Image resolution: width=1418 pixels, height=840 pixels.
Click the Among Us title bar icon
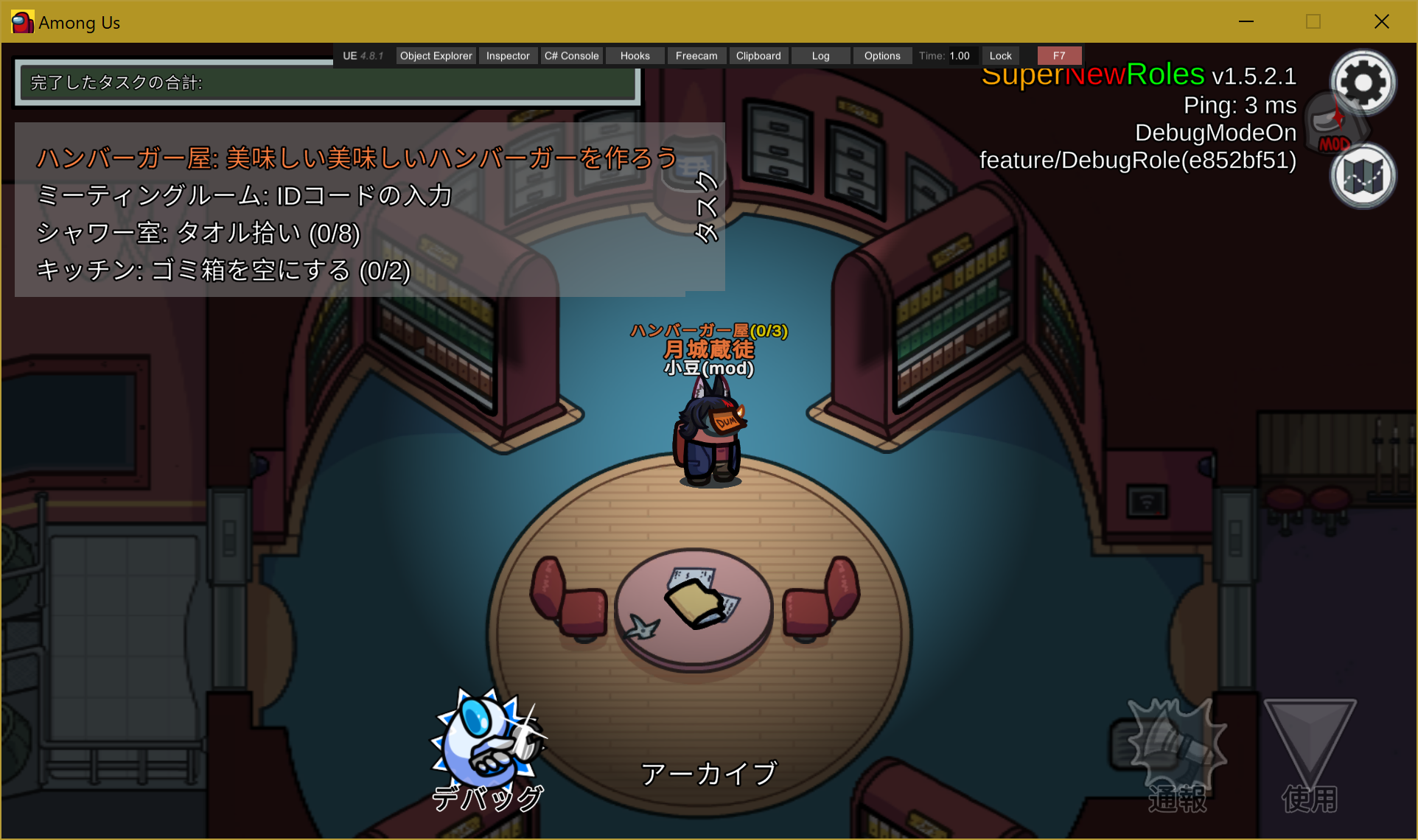click(21, 21)
